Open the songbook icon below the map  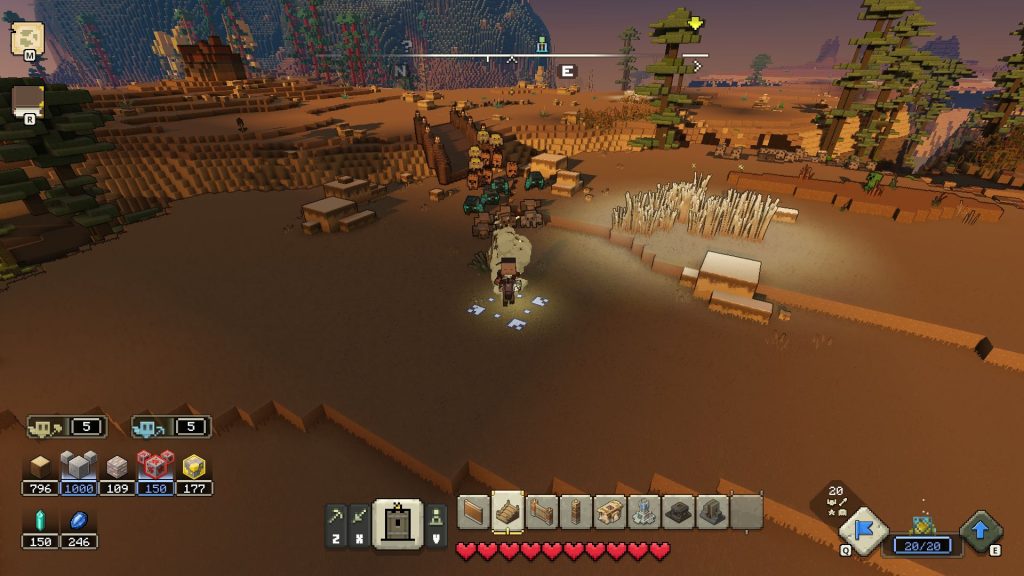point(27,100)
